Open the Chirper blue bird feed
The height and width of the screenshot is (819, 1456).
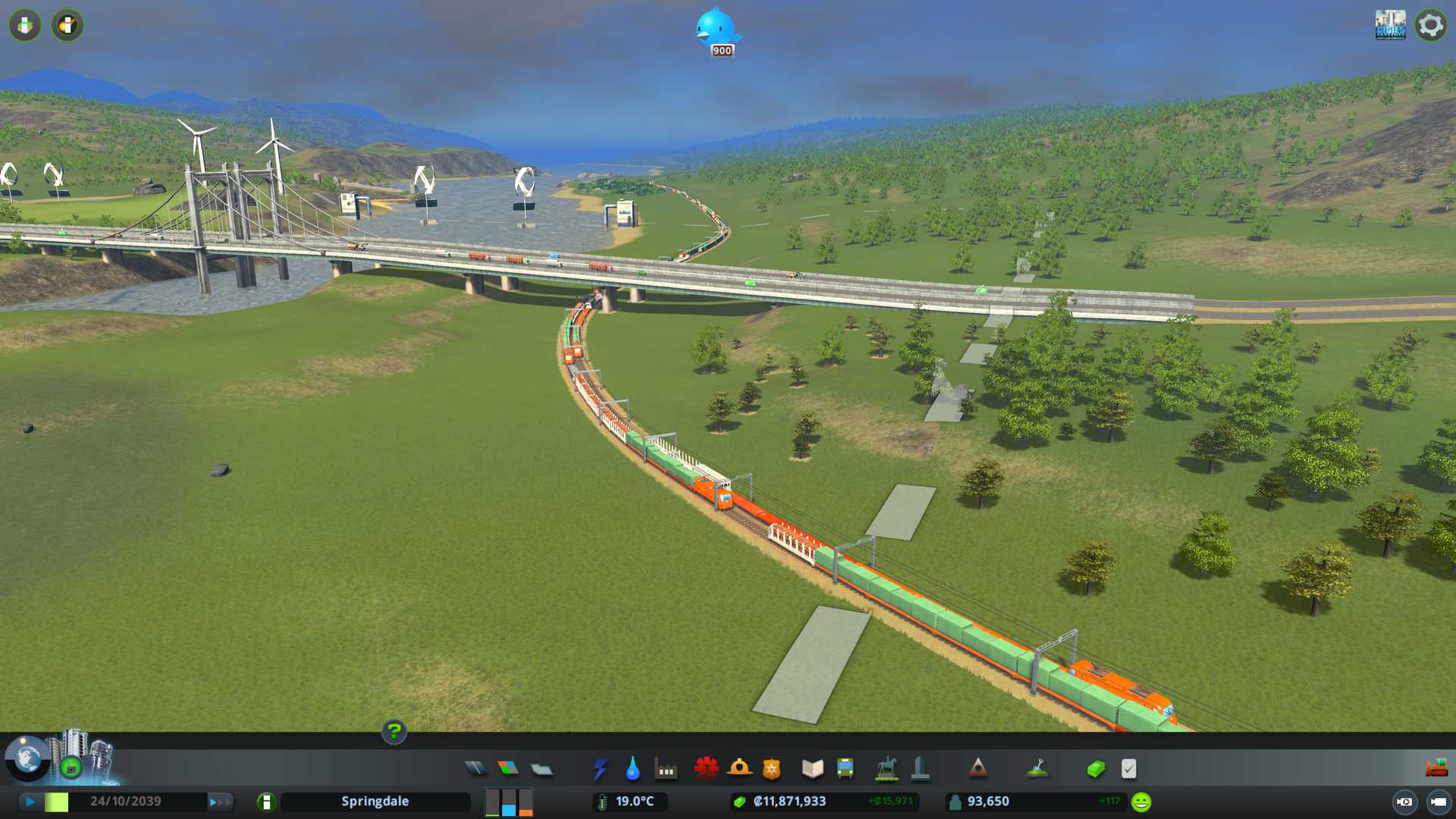tap(715, 30)
